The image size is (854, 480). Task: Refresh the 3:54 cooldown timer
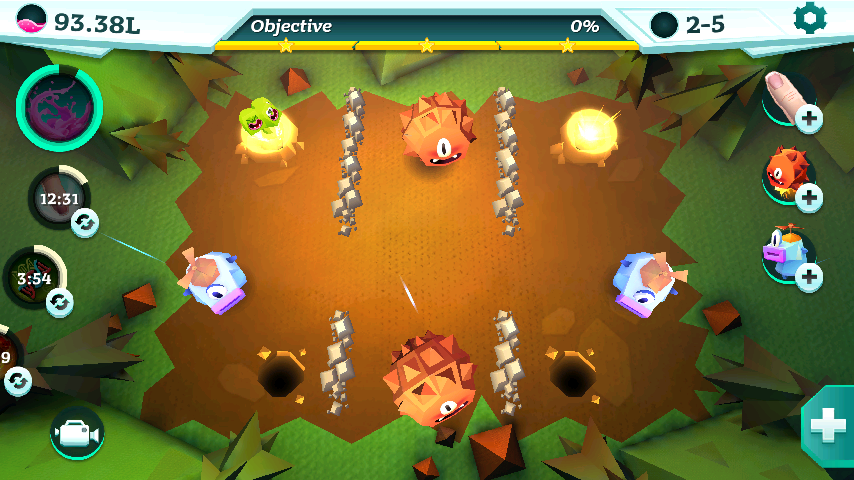click(x=60, y=301)
